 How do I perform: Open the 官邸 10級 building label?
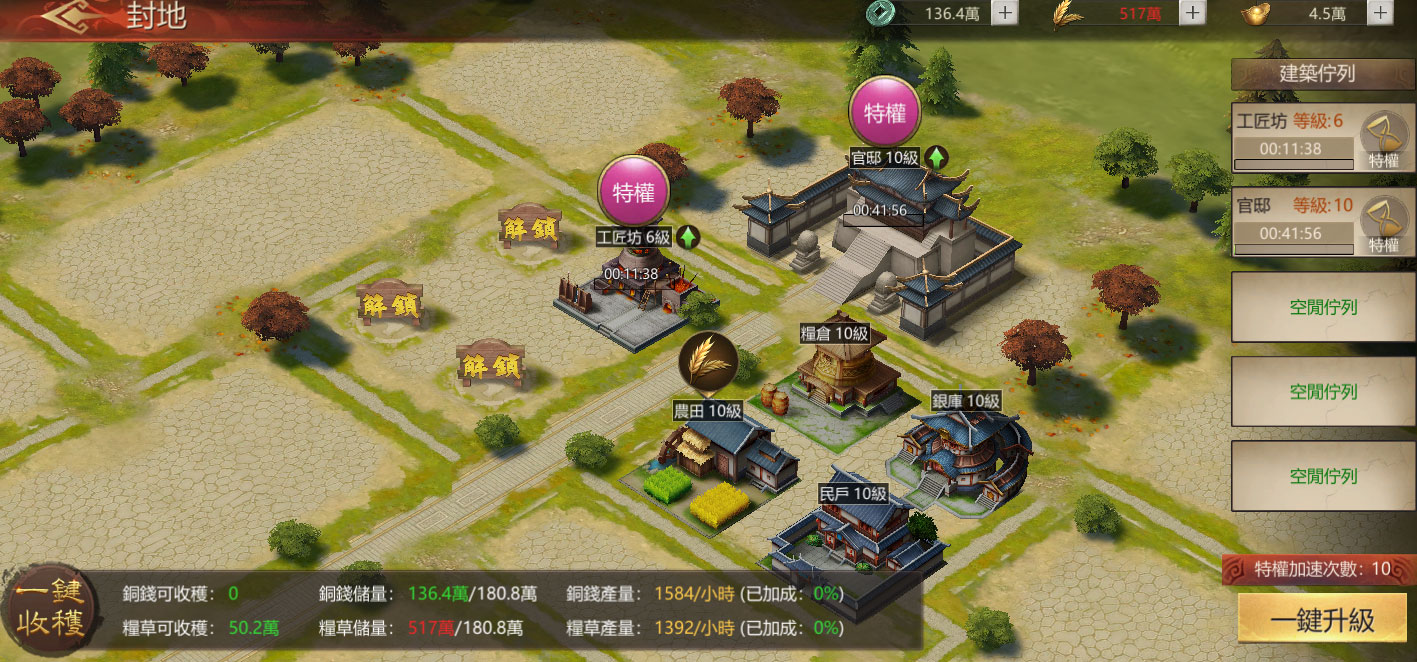pyautogui.click(x=884, y=158)
